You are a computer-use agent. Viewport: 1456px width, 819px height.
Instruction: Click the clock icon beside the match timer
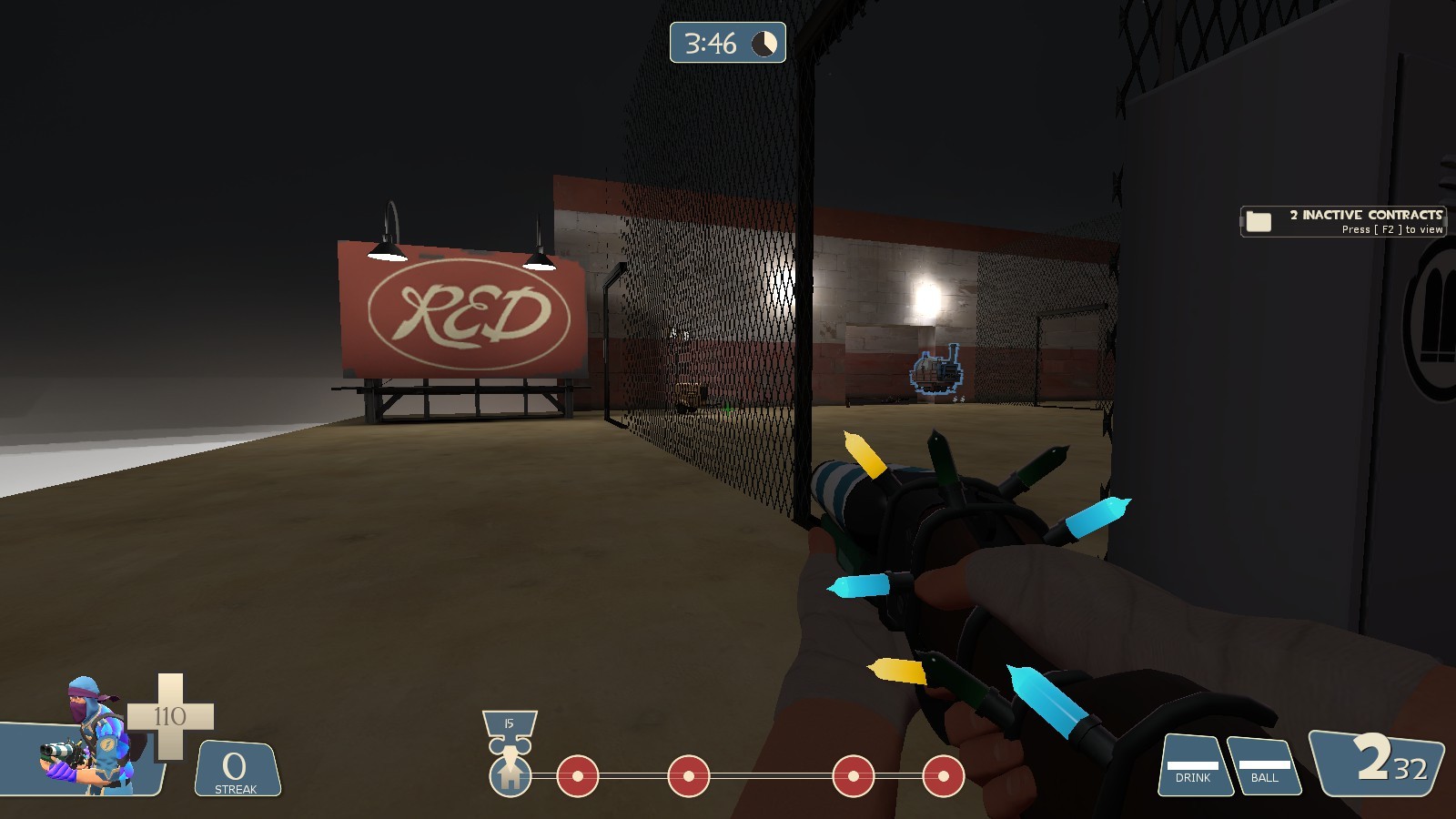coord(763,43)
